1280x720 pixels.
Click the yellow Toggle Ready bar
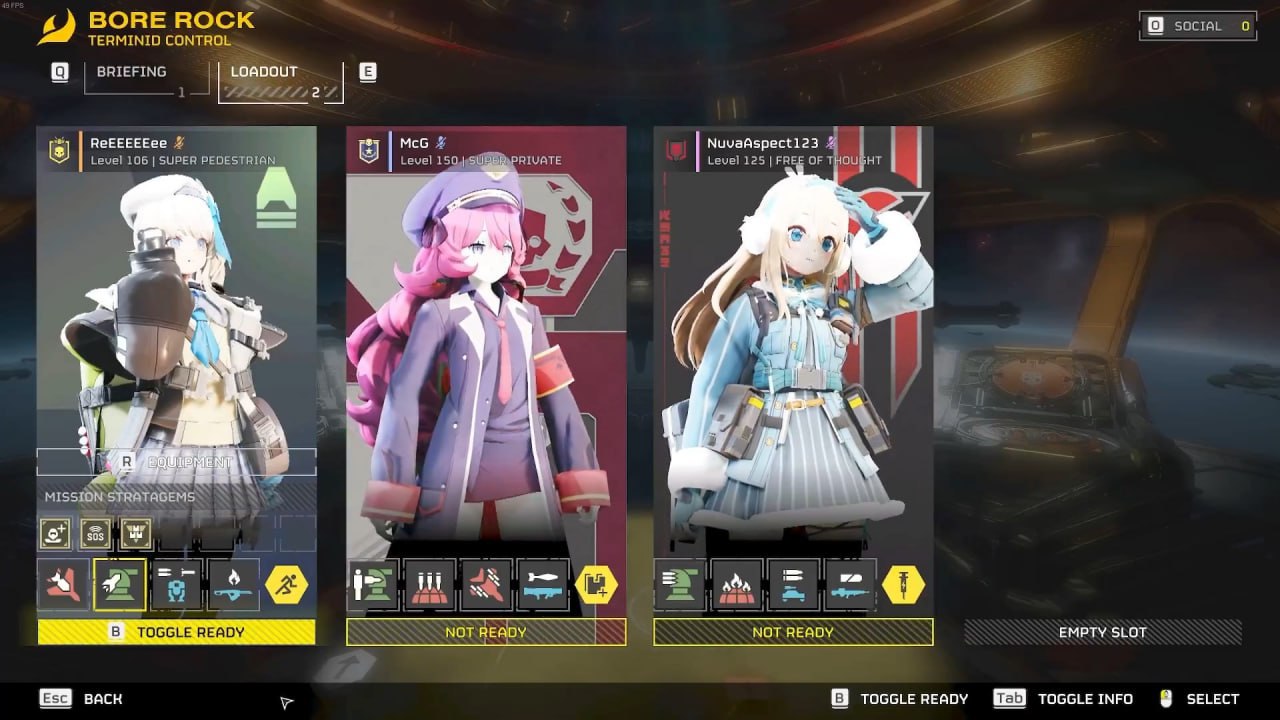pyautogui.click(x=176, y=632)
